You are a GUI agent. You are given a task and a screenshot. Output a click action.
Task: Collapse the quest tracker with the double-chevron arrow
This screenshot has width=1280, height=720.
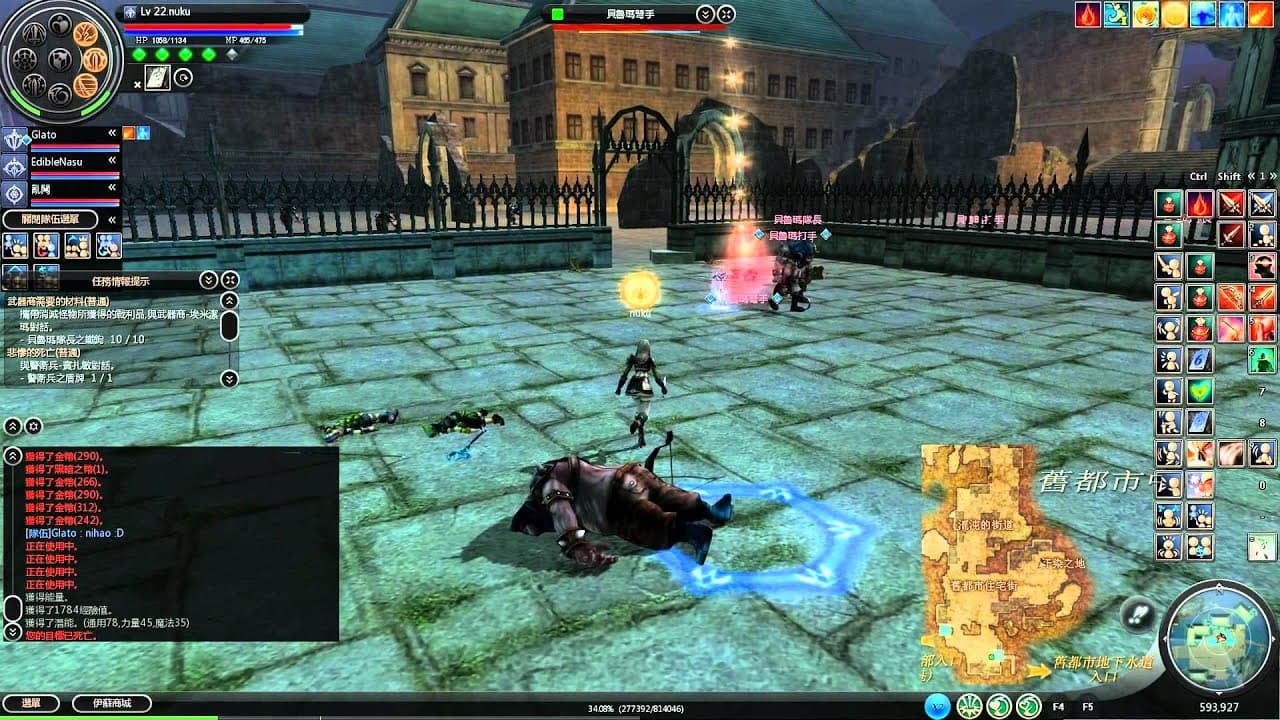pos(209,280)
